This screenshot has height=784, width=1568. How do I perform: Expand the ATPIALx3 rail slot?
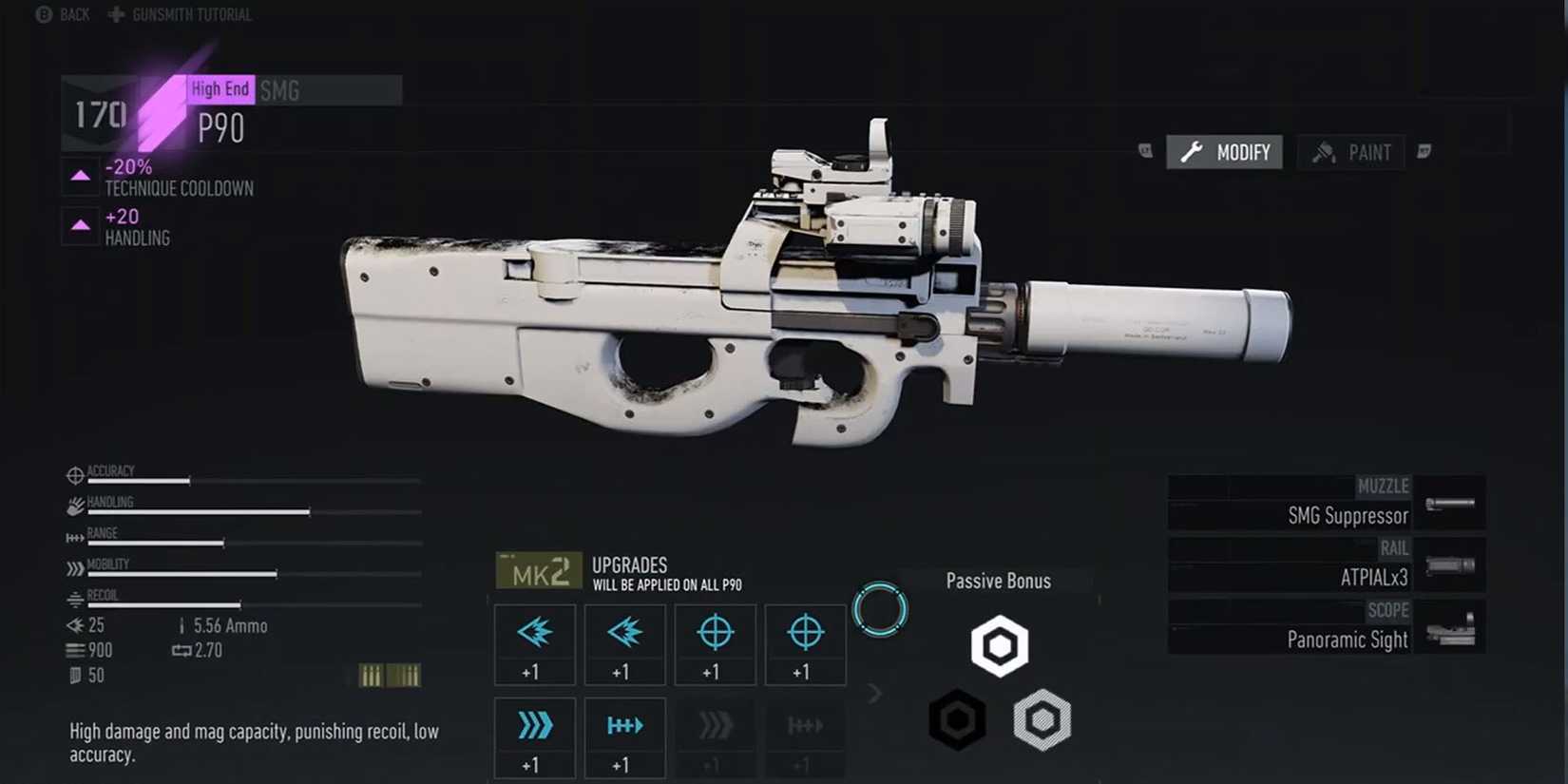pos(1326,565)
